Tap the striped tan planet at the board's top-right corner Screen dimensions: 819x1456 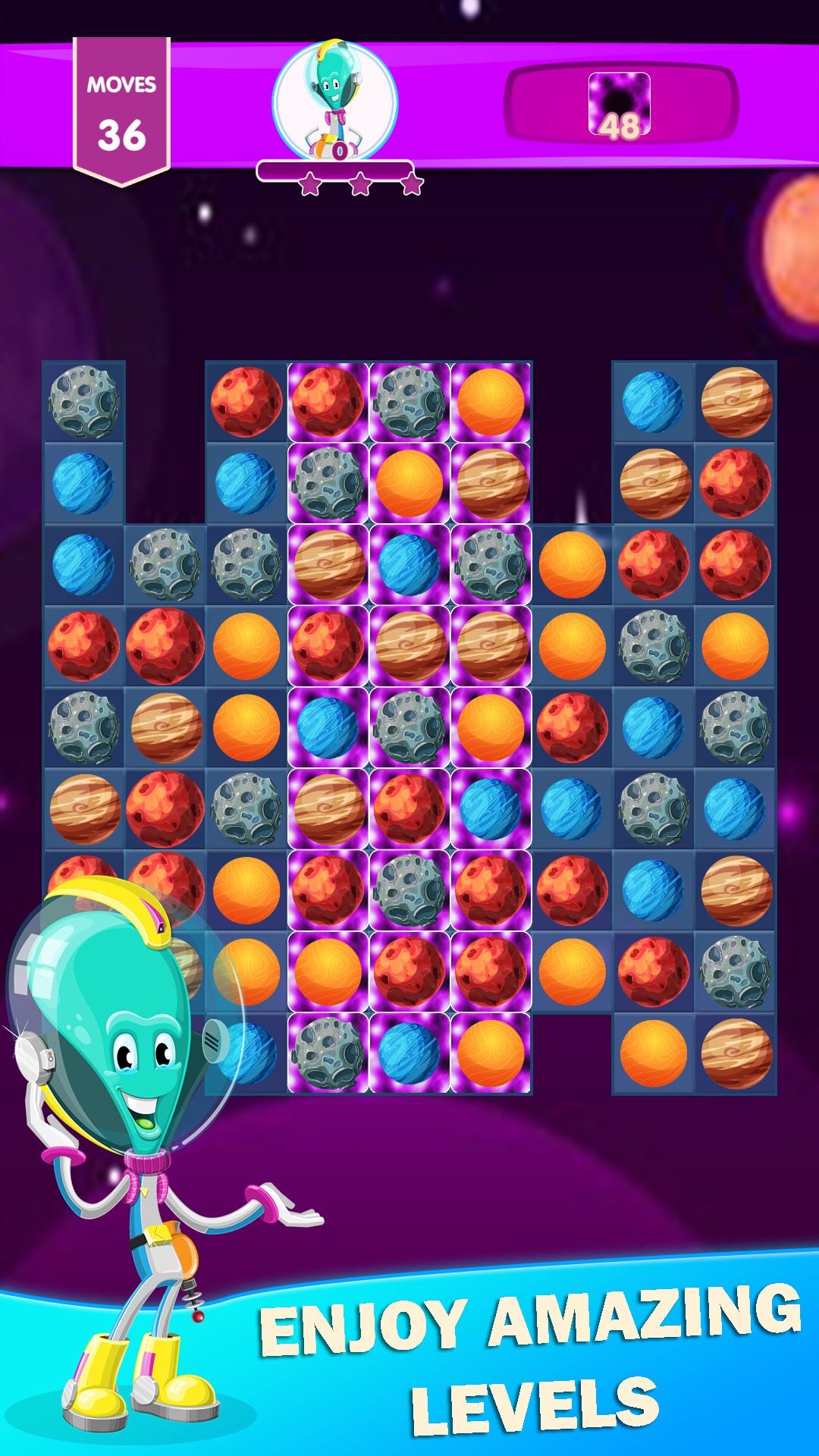(736, 402)
